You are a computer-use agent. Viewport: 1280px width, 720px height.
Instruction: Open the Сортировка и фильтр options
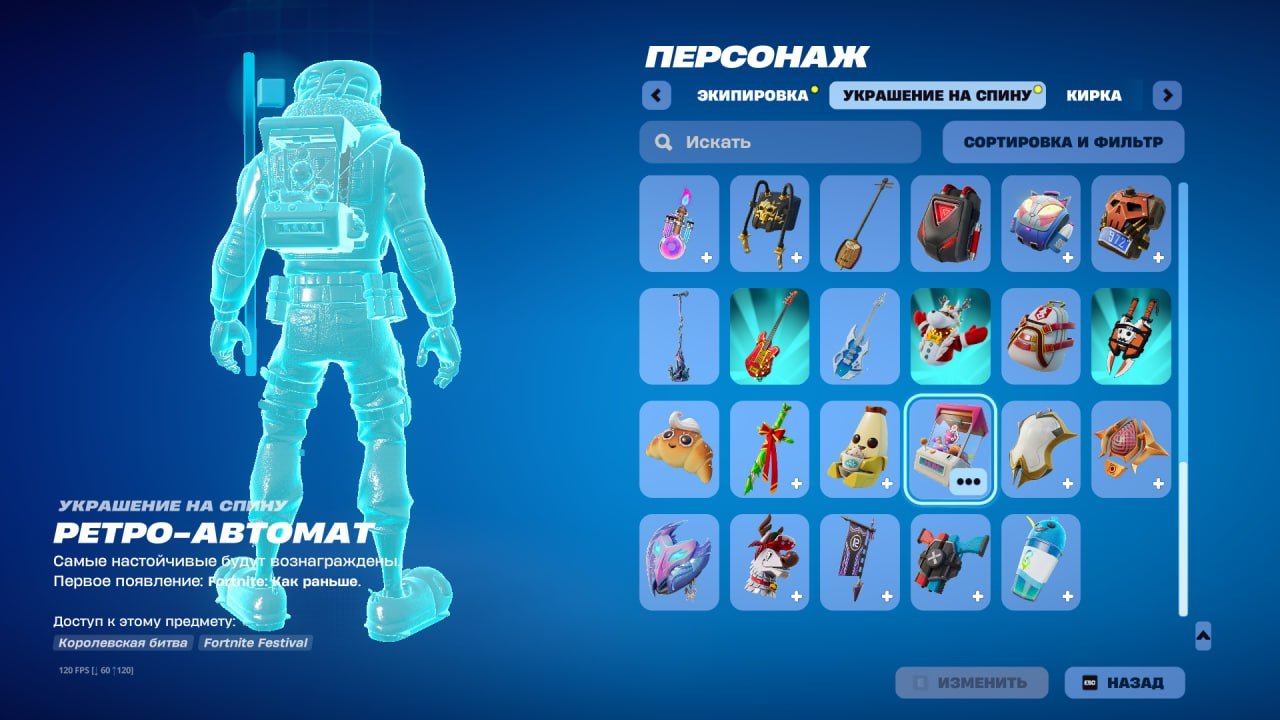(x=1062, y=141)
